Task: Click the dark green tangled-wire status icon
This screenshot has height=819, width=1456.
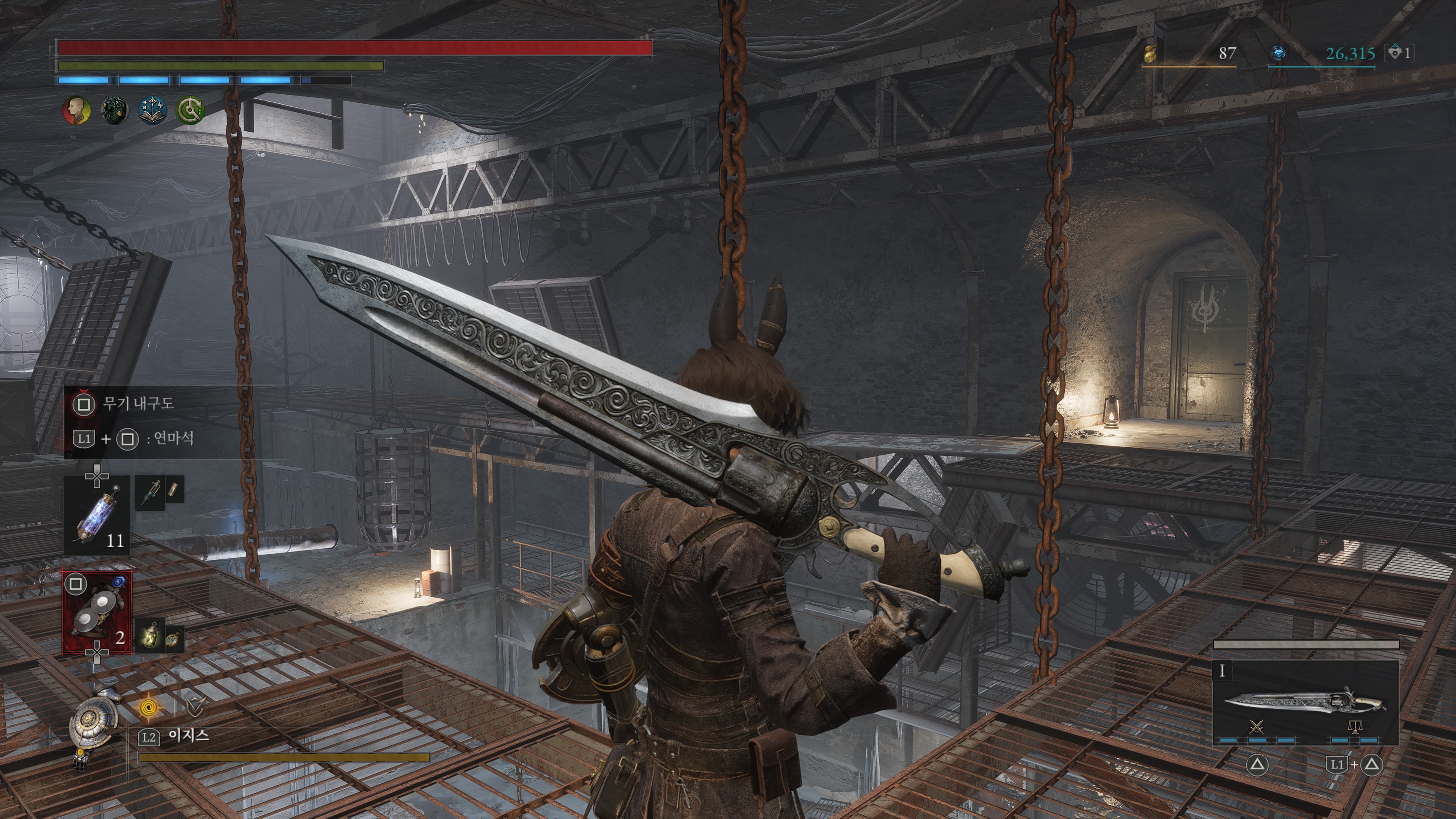Action: [x=114, y=110]
